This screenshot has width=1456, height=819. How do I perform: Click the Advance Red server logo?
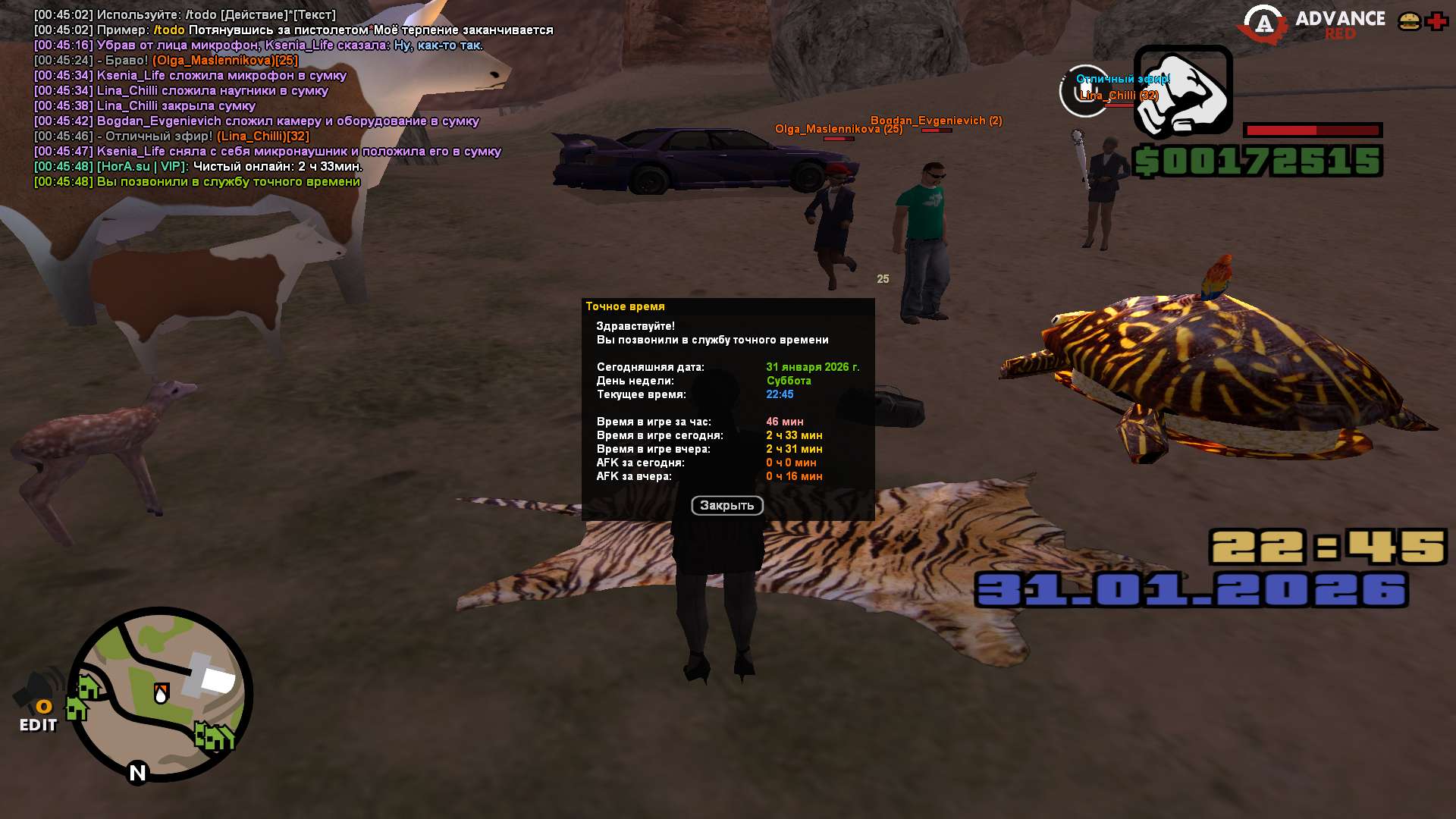pyautogui.click(x=1312, y=24)
